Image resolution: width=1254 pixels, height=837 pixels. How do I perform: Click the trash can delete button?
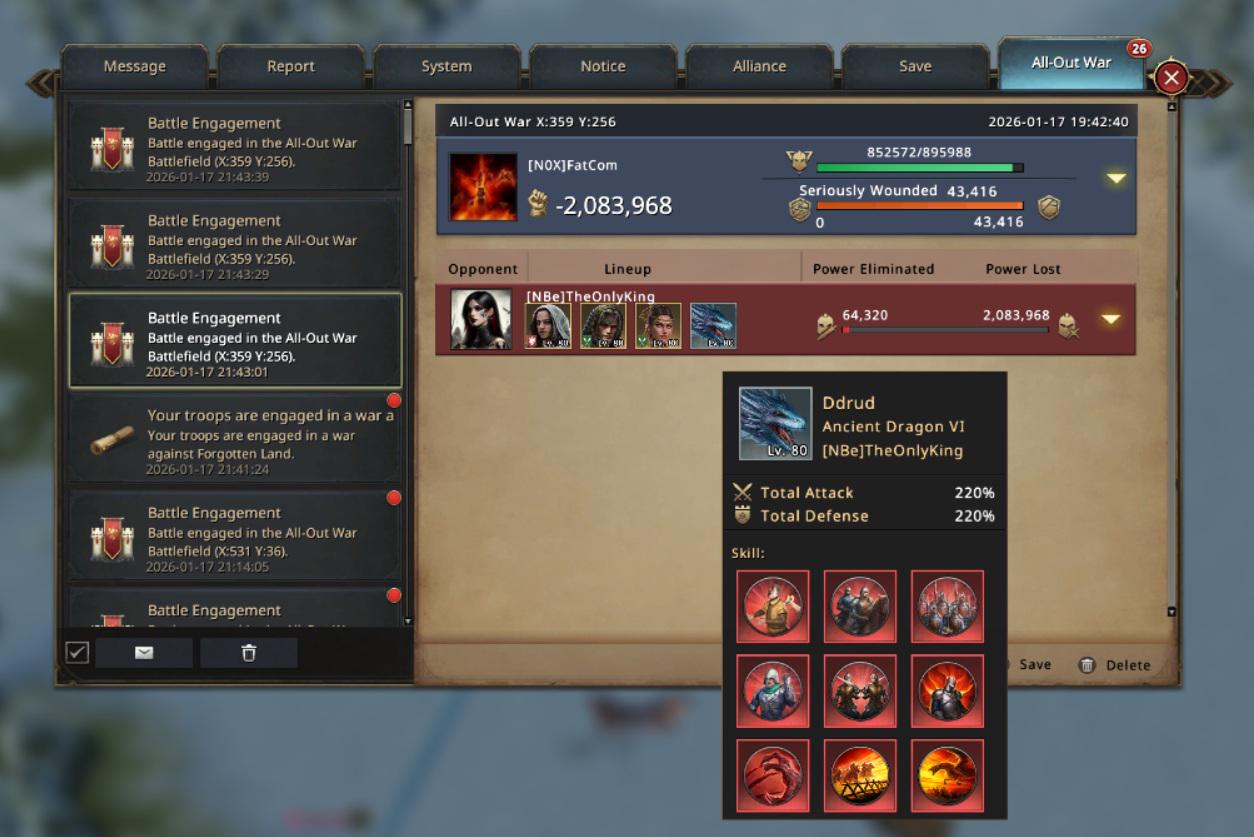[249, 653]
